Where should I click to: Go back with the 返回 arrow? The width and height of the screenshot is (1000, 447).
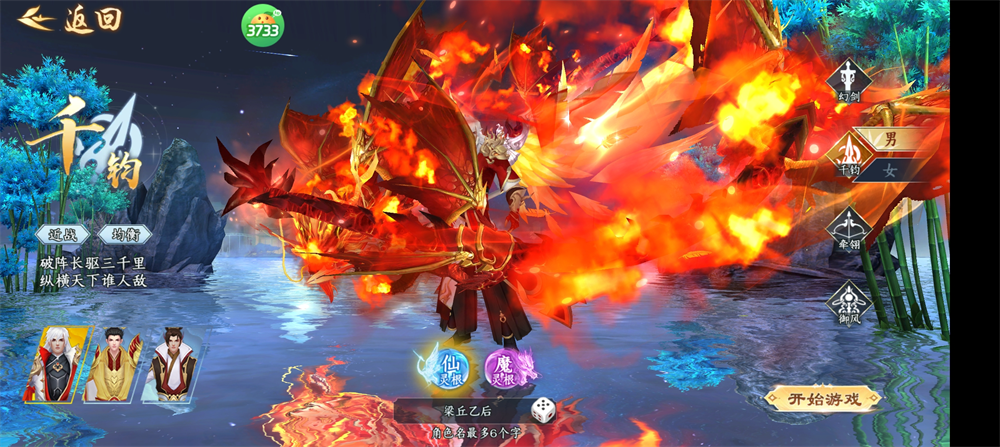pos(70,18)
